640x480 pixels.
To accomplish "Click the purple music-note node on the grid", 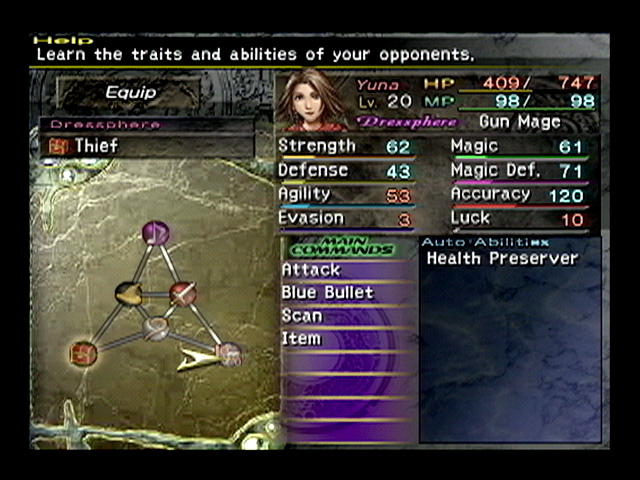I will 155,233.
